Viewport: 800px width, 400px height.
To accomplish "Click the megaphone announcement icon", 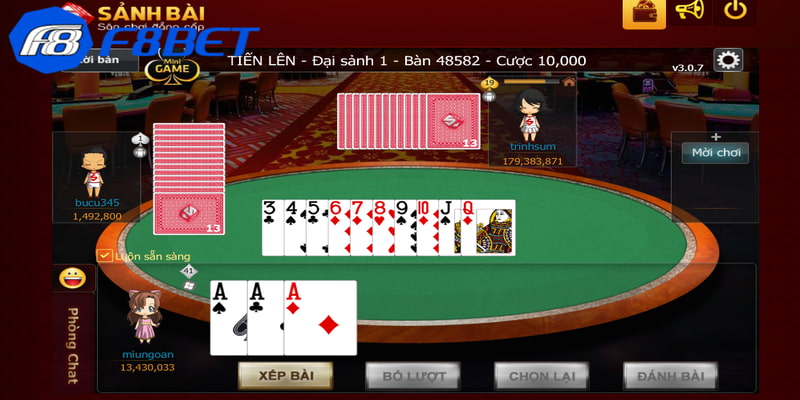I will click(x=690, y=11).
